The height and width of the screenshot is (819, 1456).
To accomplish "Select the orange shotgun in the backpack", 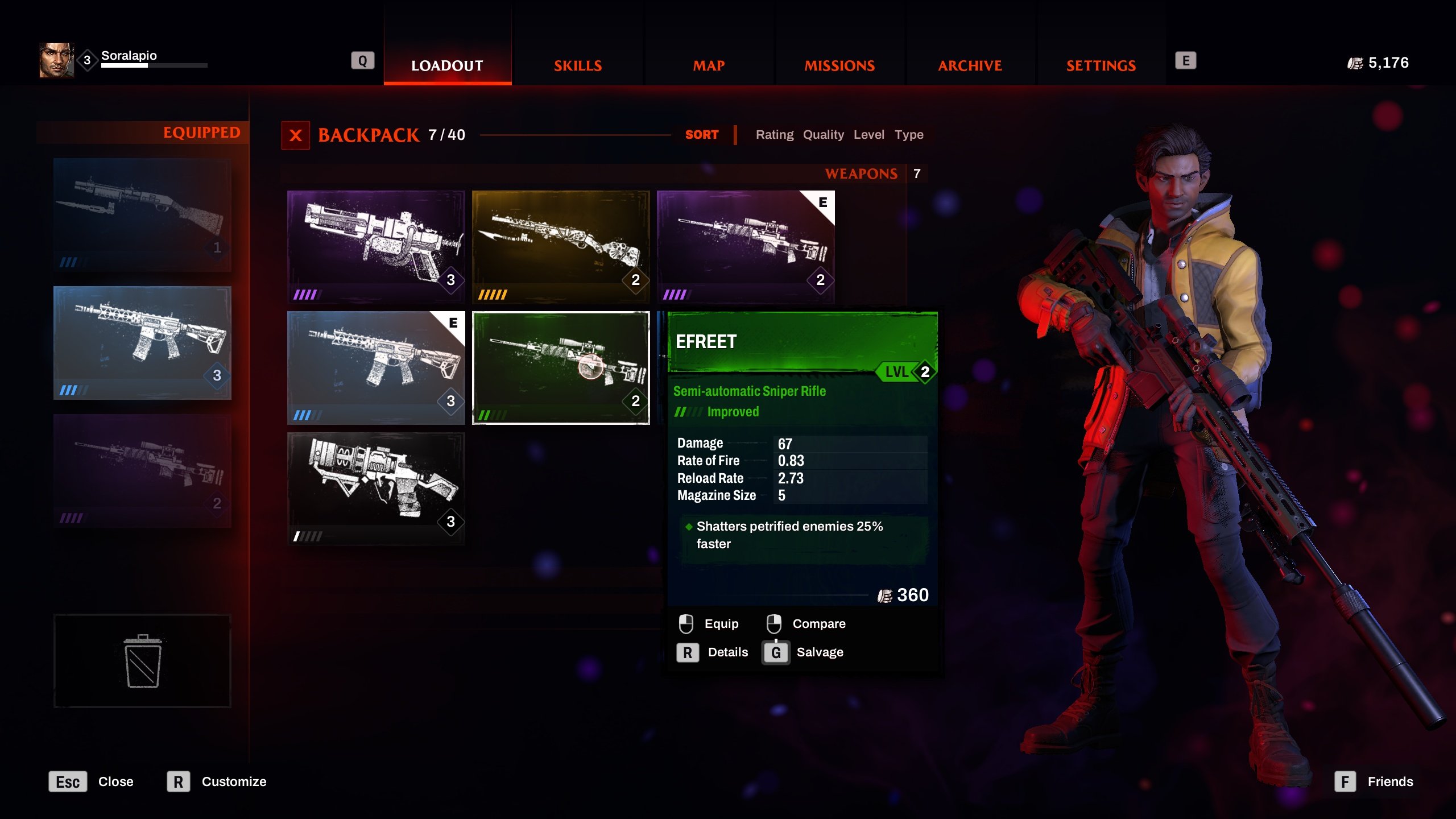I will pos(561,246).
